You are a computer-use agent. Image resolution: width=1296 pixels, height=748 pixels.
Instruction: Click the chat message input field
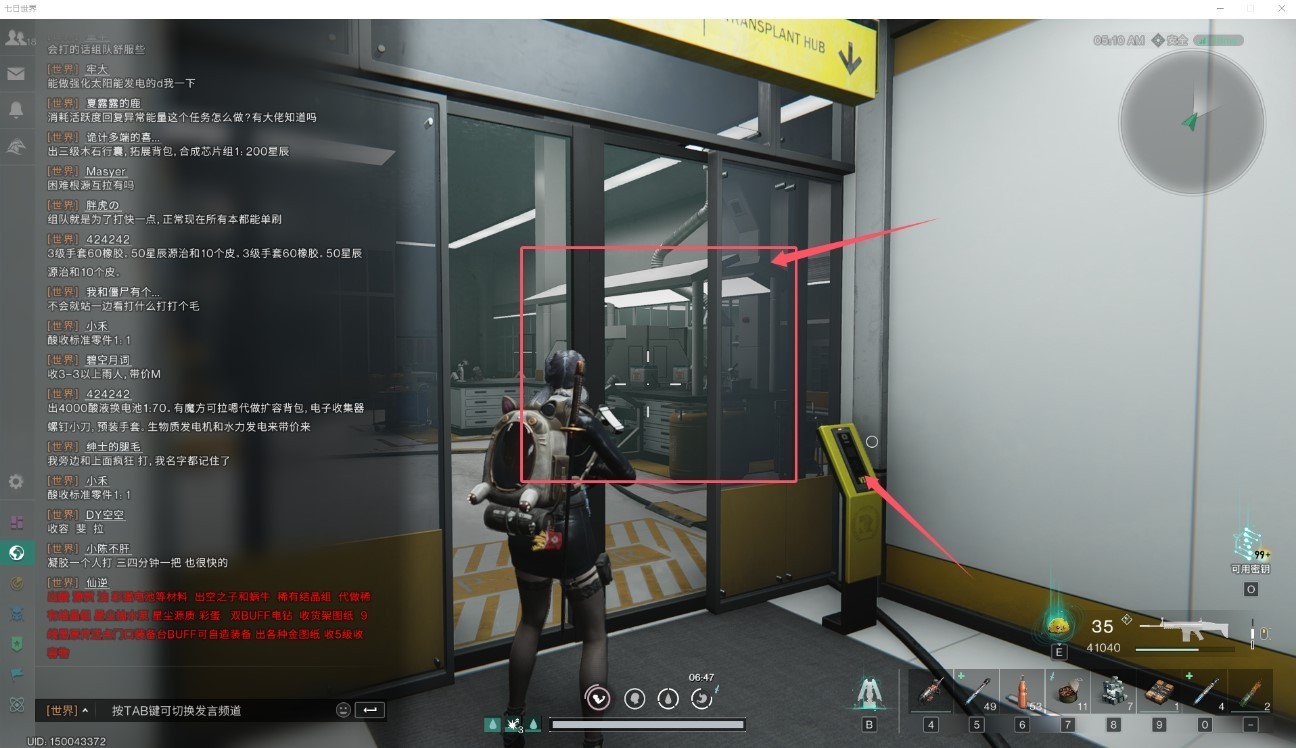pyautogui.click(x=215, y=710)
